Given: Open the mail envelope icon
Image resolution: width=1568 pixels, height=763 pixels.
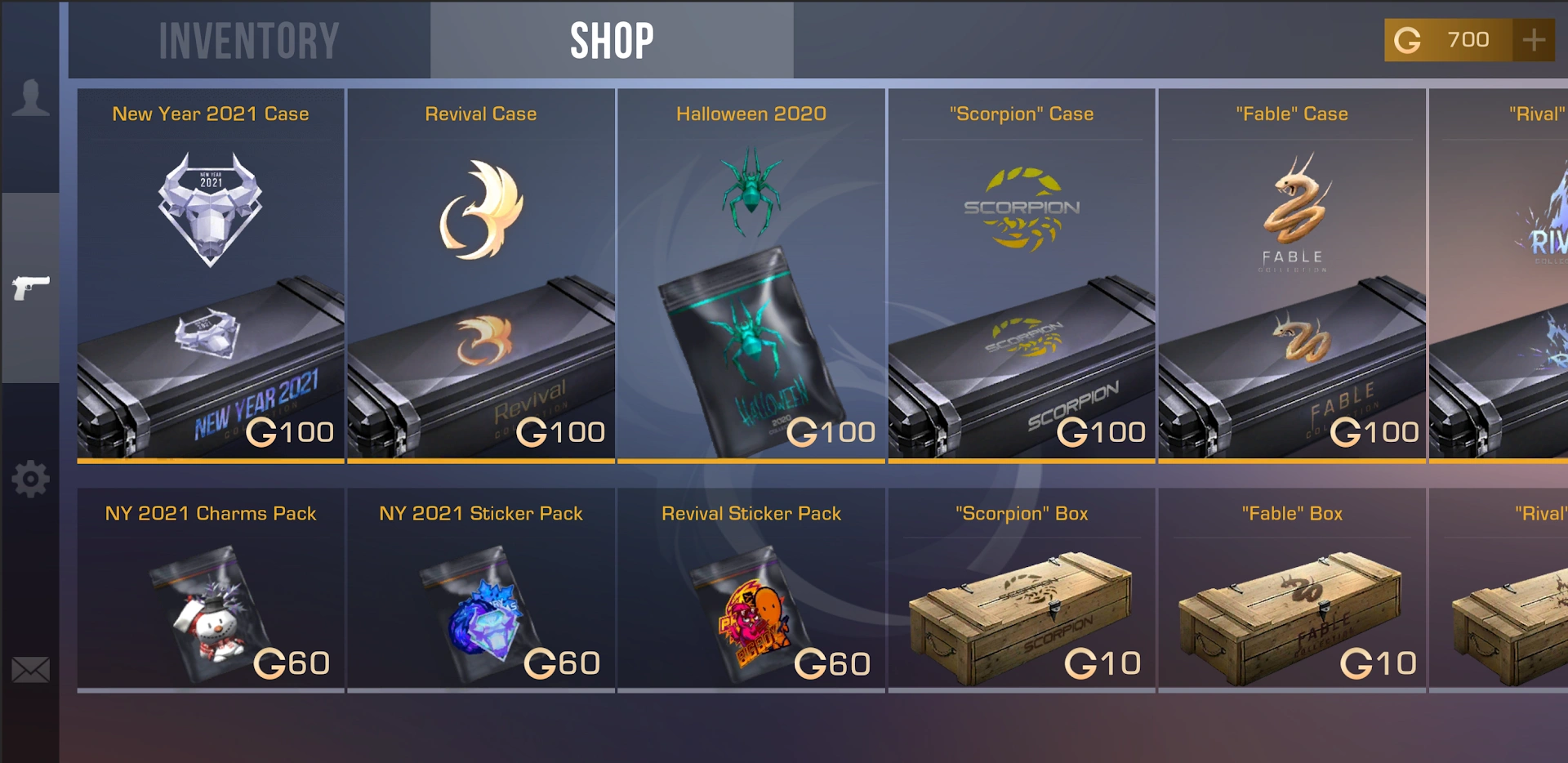Looking at the screenshot, I should click(30, 671).
